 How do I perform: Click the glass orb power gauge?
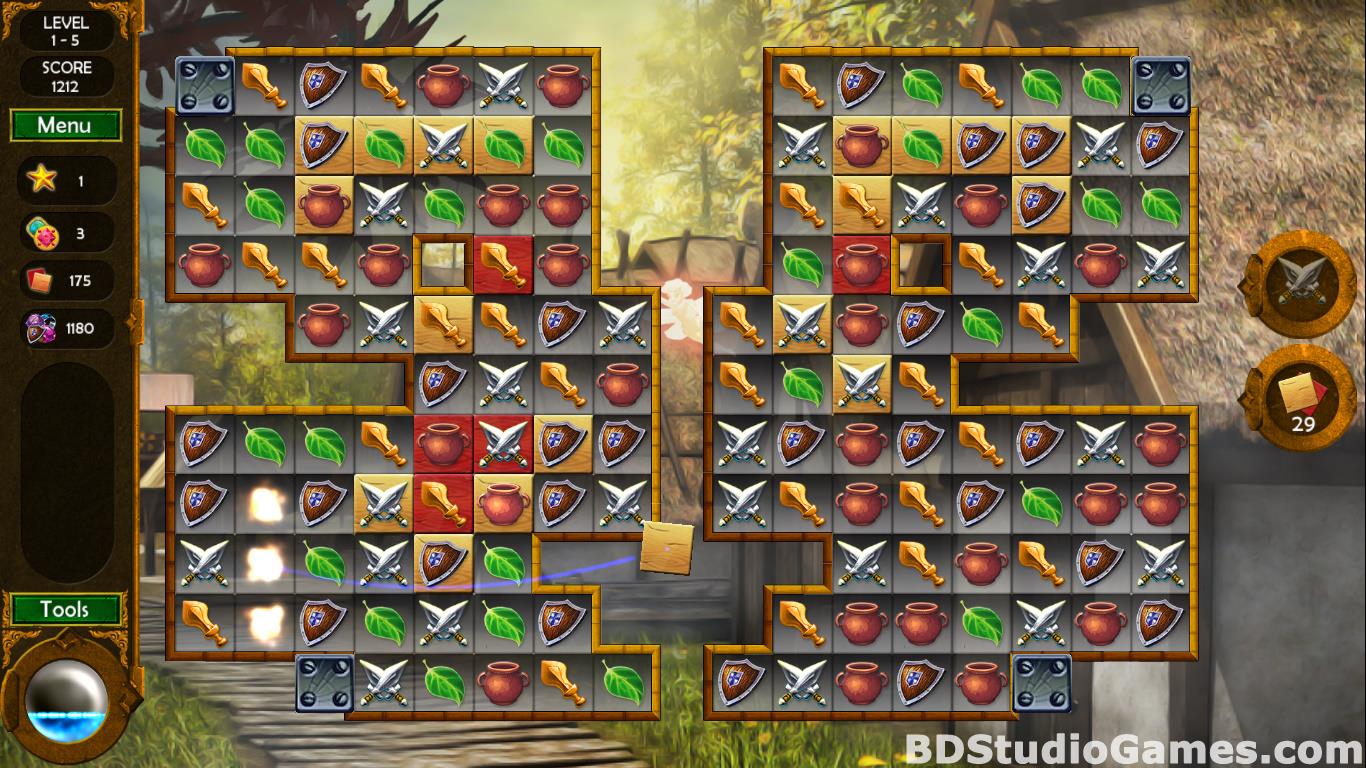[x=66, y=701]
